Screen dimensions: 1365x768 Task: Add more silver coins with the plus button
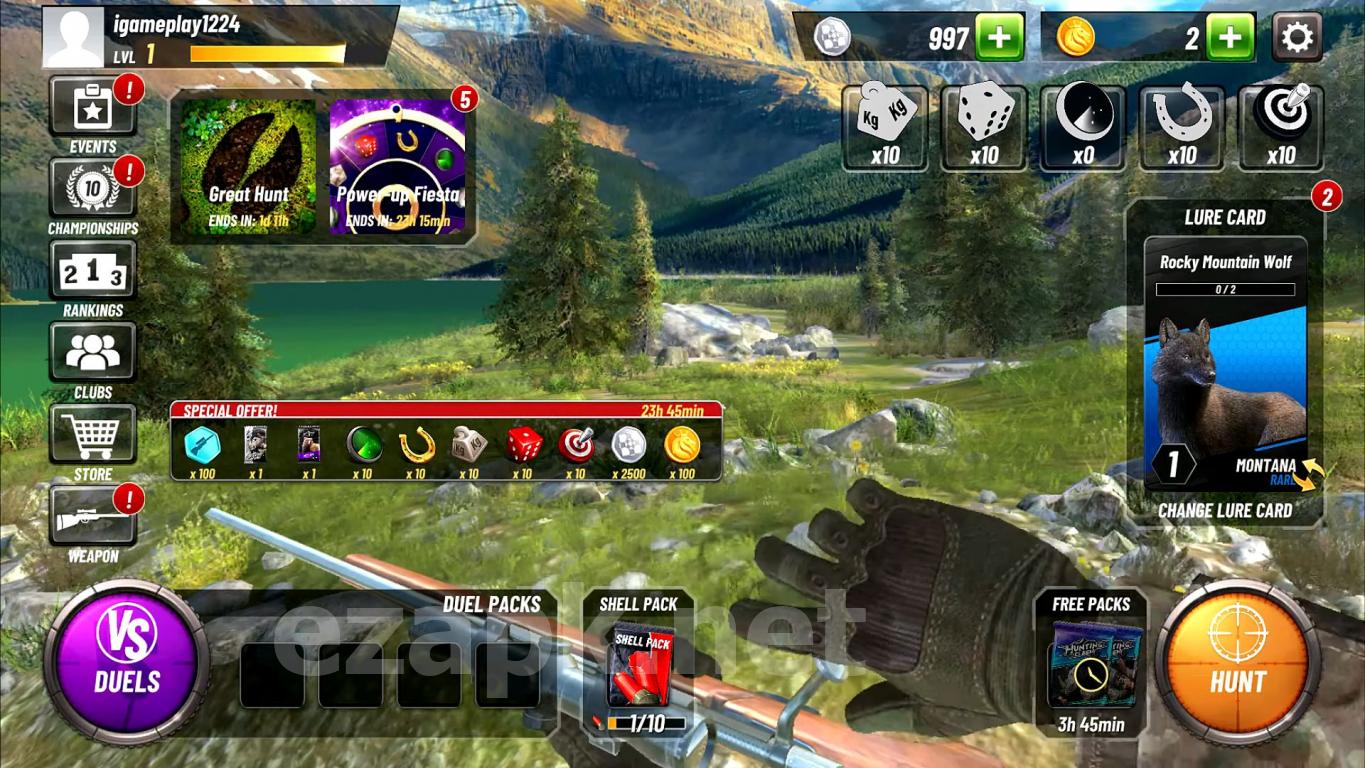pyautogui.click(x=999, y=39)
